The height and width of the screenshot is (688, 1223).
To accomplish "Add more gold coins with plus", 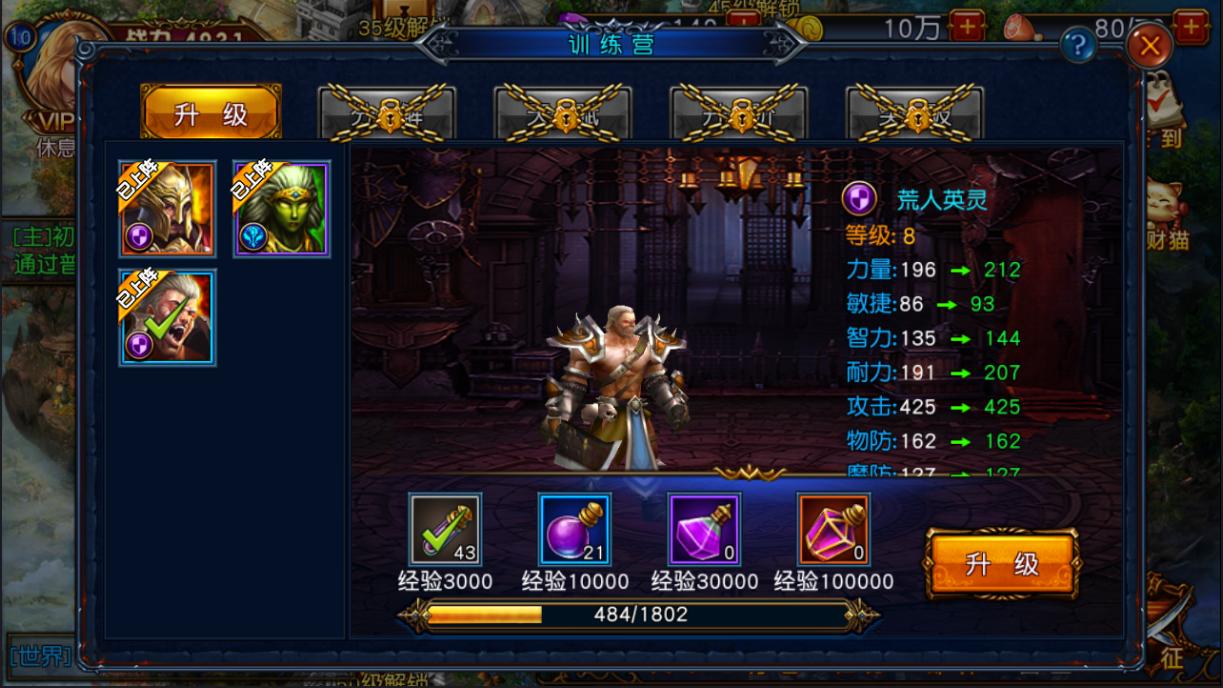I will tap(966, 27).
